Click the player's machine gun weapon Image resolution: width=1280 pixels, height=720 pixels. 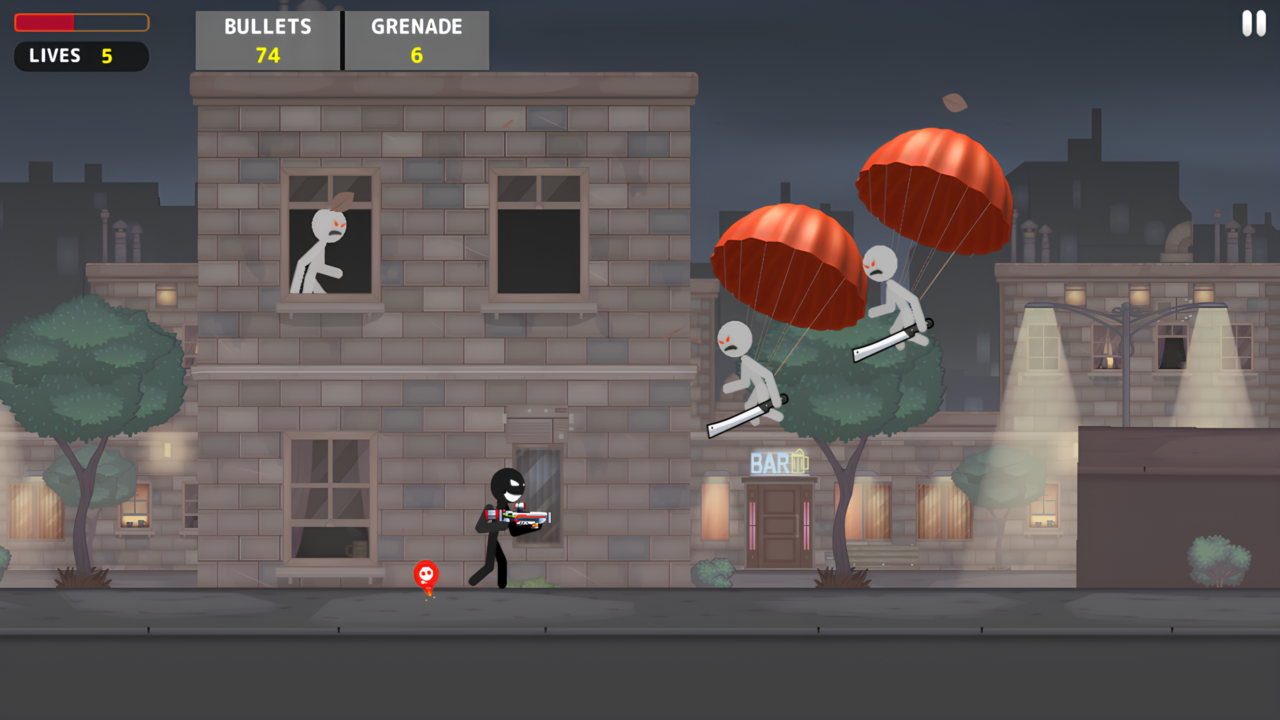tap(515, 519)
